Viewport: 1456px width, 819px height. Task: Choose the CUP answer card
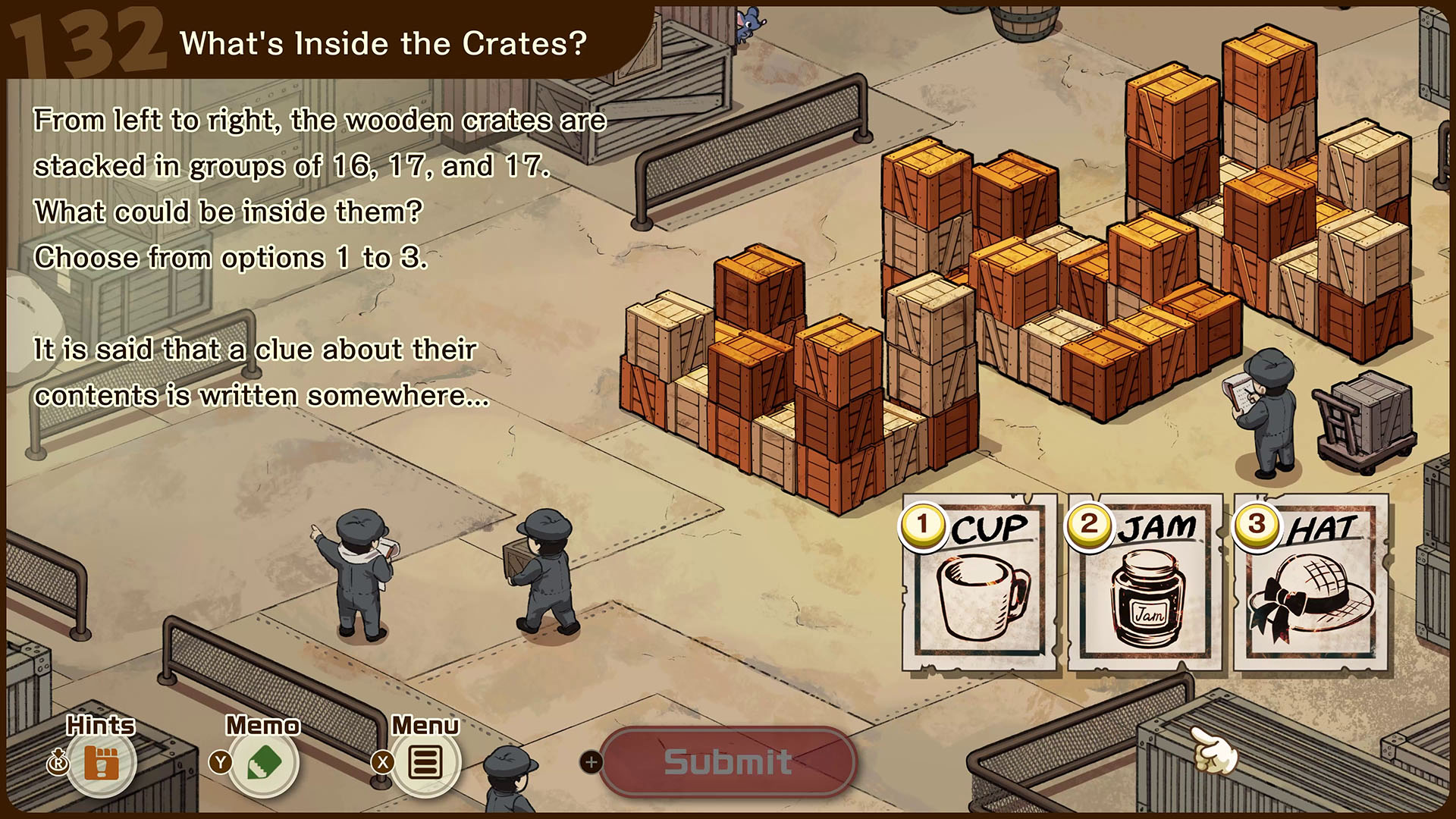(x=980, y=584)
